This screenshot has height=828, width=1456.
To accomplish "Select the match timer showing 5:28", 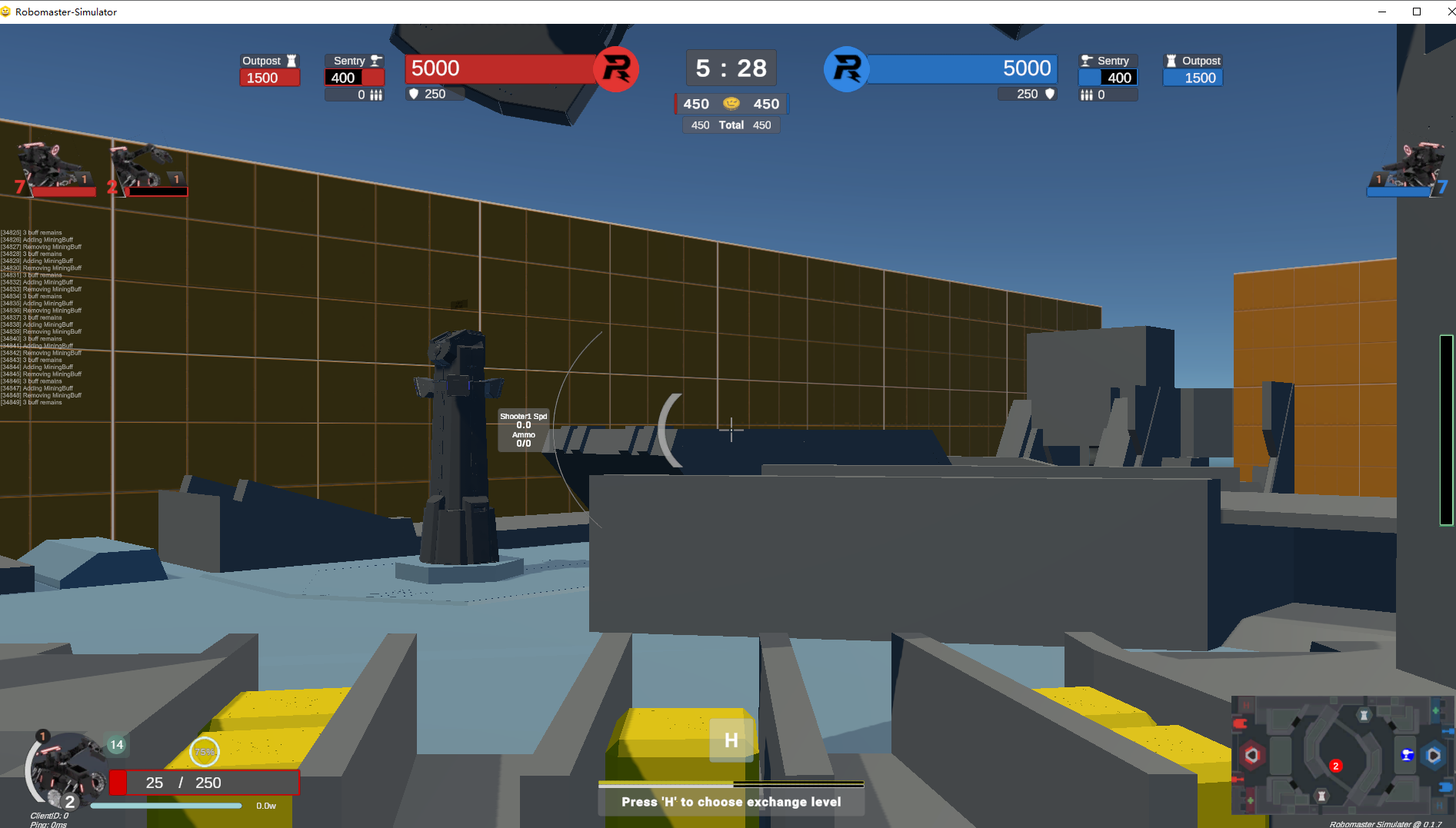I will click(729, 68).
